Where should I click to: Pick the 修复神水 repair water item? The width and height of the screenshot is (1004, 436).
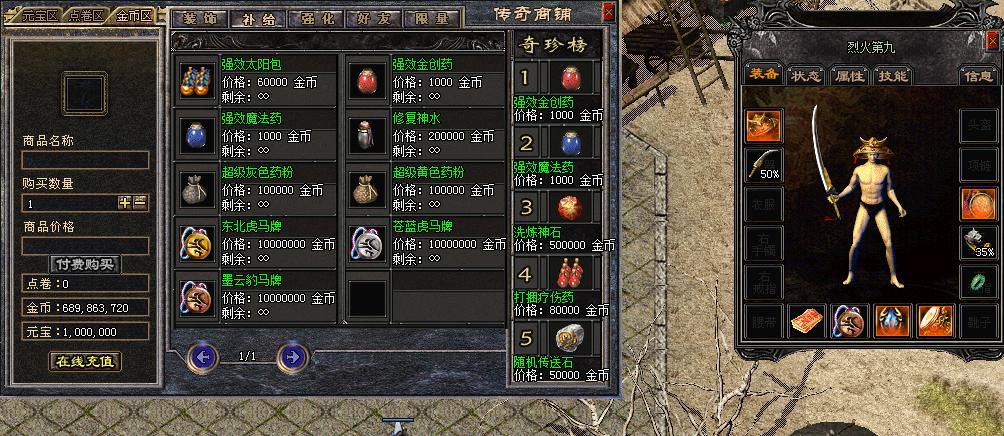pyautogui.click(x=366, y=133)
